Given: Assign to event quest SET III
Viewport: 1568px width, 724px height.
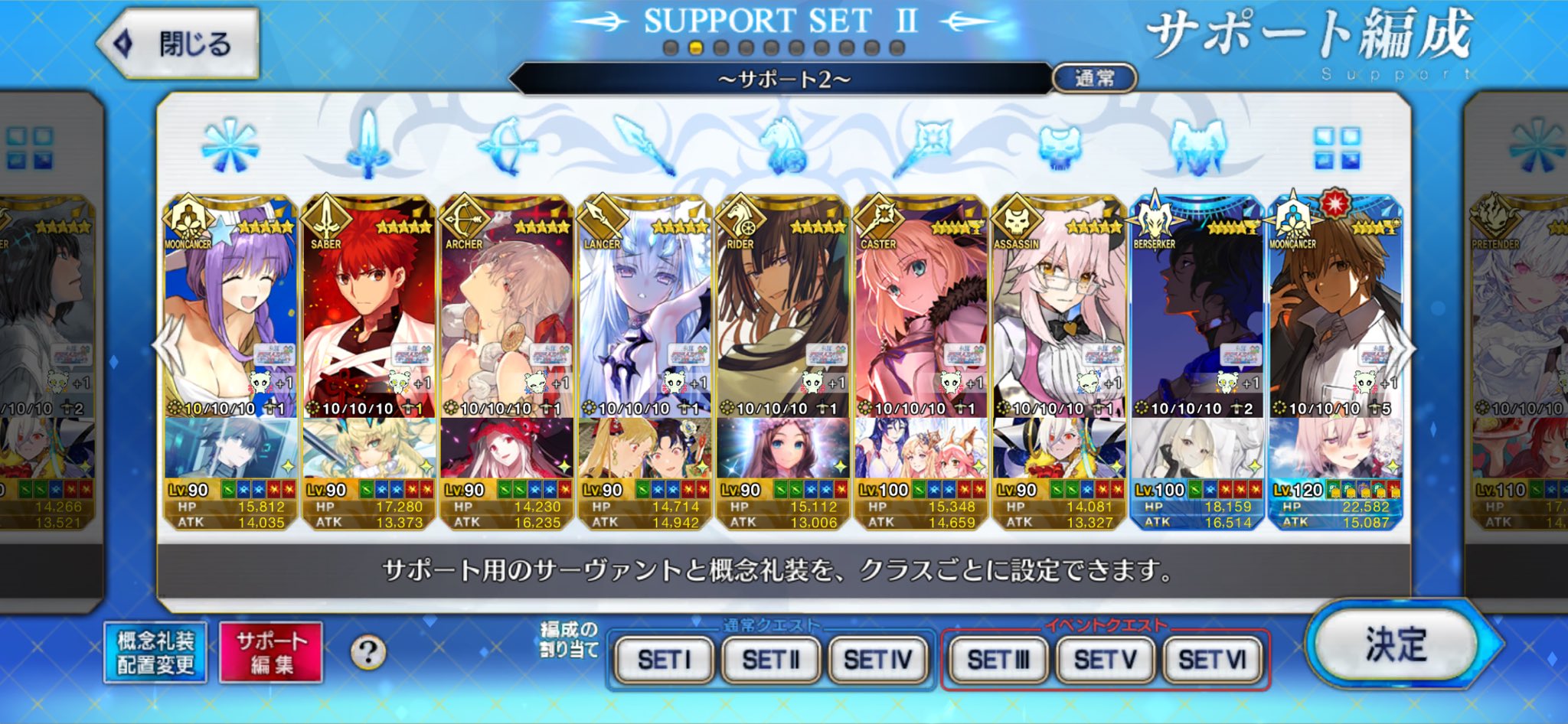Looking at the screenshot, I should (998, 659).
